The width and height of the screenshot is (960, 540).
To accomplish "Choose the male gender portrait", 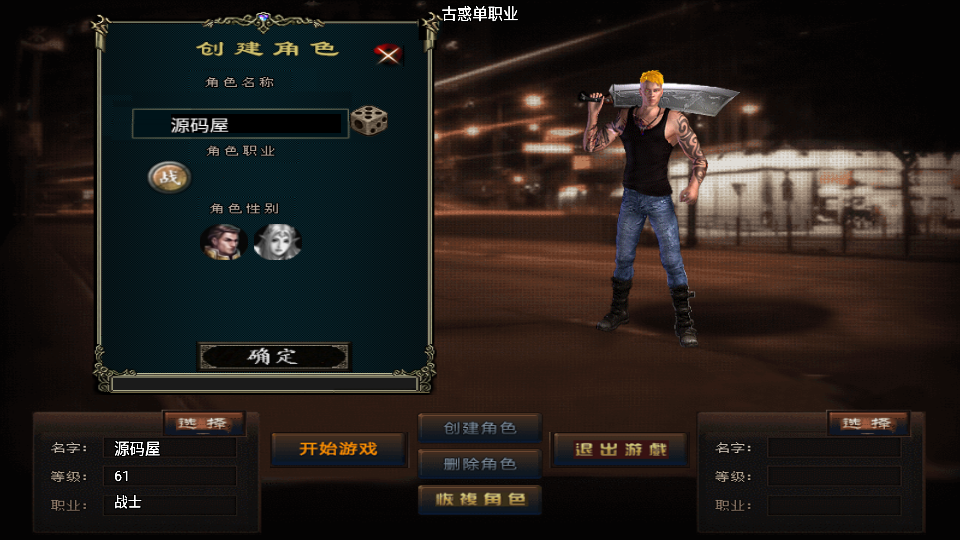I will pyautogui.click(x=222, y=242).
